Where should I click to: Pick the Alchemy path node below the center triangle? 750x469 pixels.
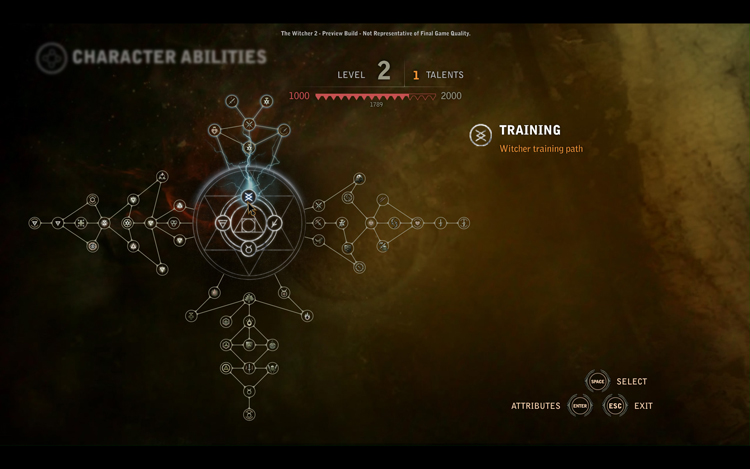click(249, 249)
